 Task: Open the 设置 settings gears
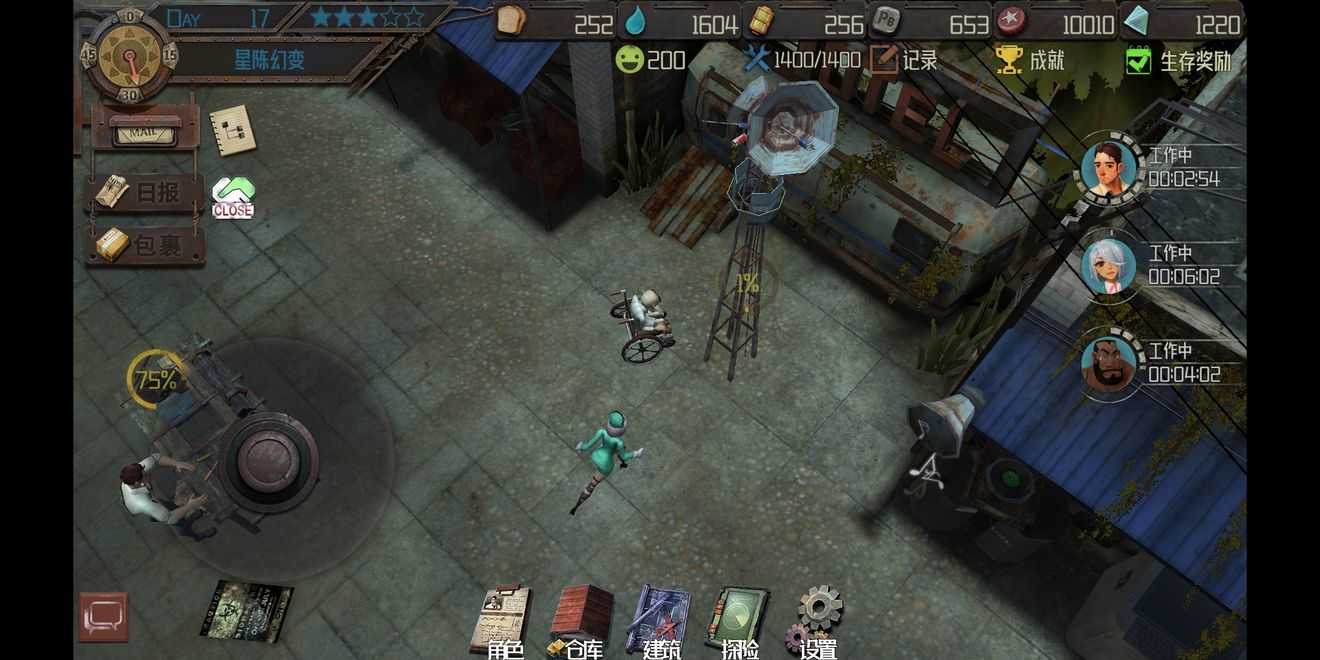pyautogui.click(x=818, y=620)
